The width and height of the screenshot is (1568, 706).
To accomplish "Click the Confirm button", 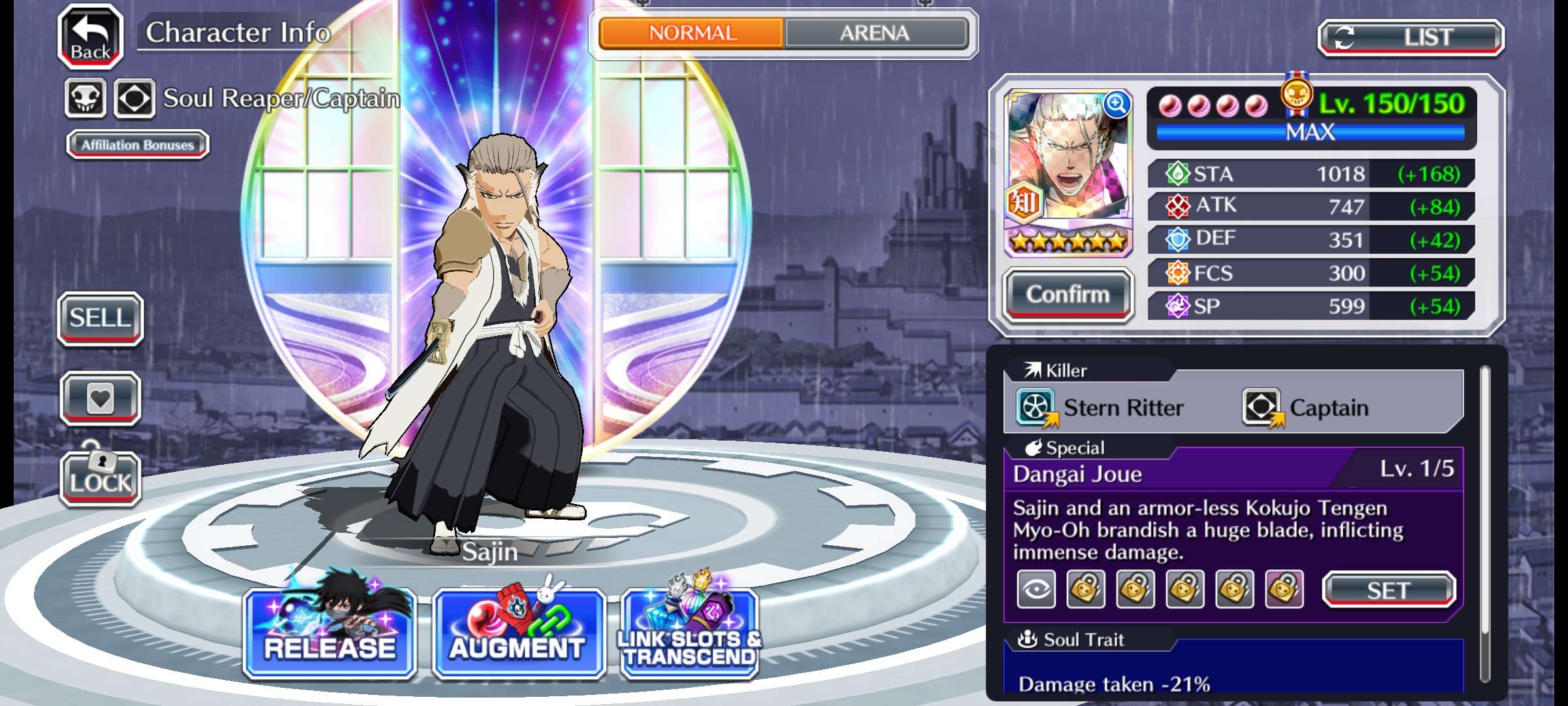I will tap(1068, 295).
